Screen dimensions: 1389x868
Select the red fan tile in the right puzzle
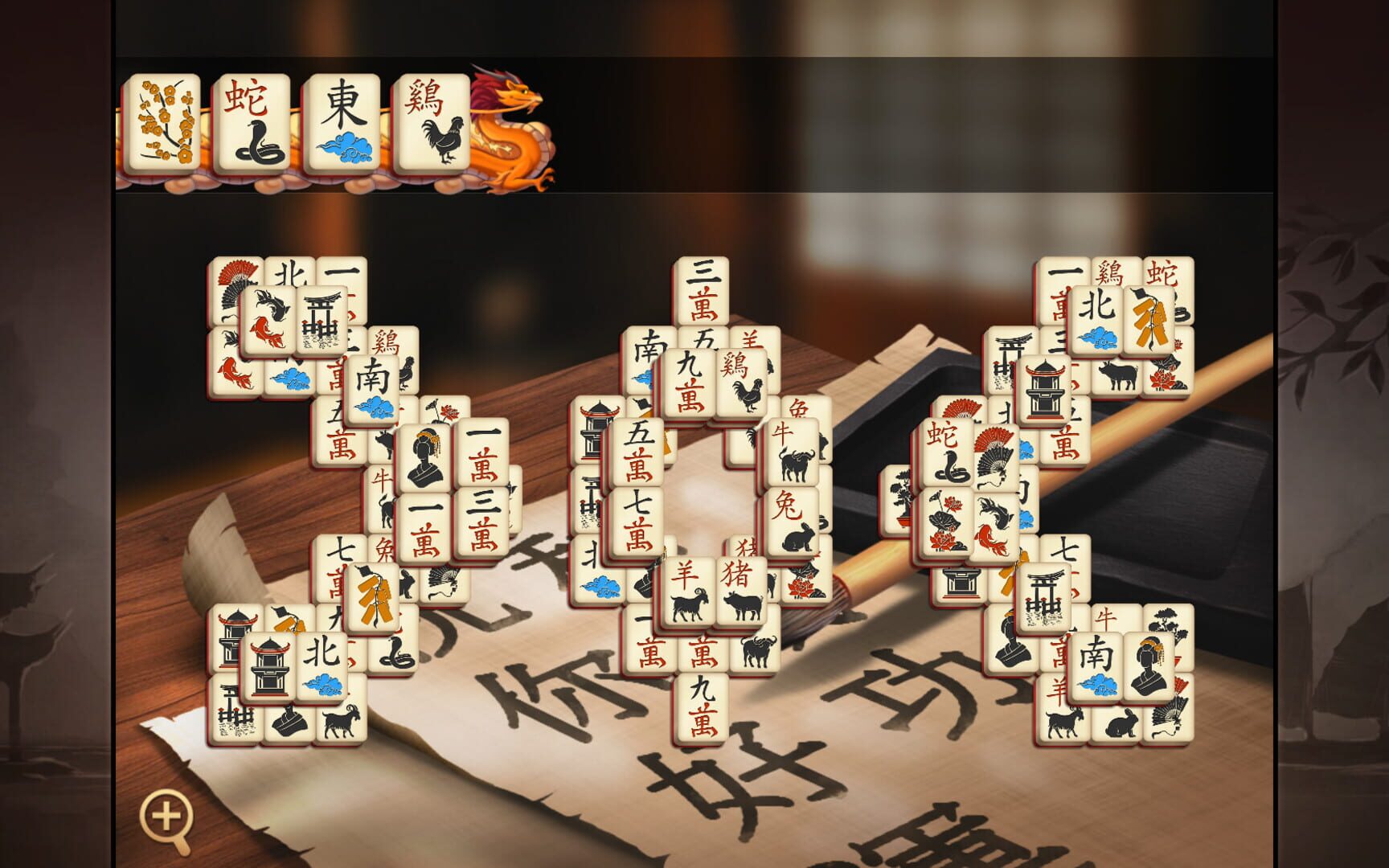tap(996, 451)
